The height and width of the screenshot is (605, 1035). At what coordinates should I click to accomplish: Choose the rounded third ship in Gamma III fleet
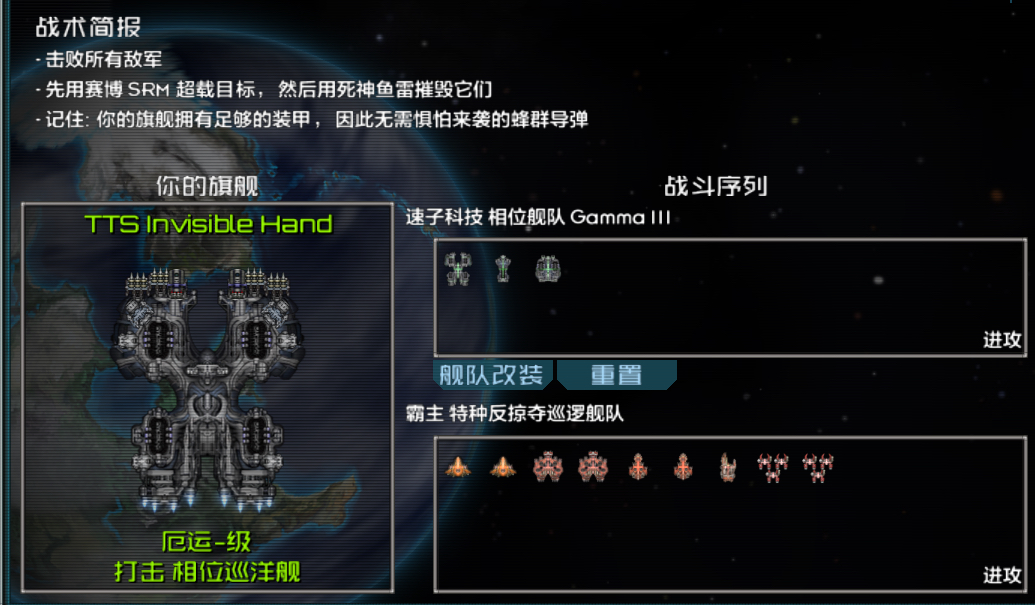tap(547, 268)
